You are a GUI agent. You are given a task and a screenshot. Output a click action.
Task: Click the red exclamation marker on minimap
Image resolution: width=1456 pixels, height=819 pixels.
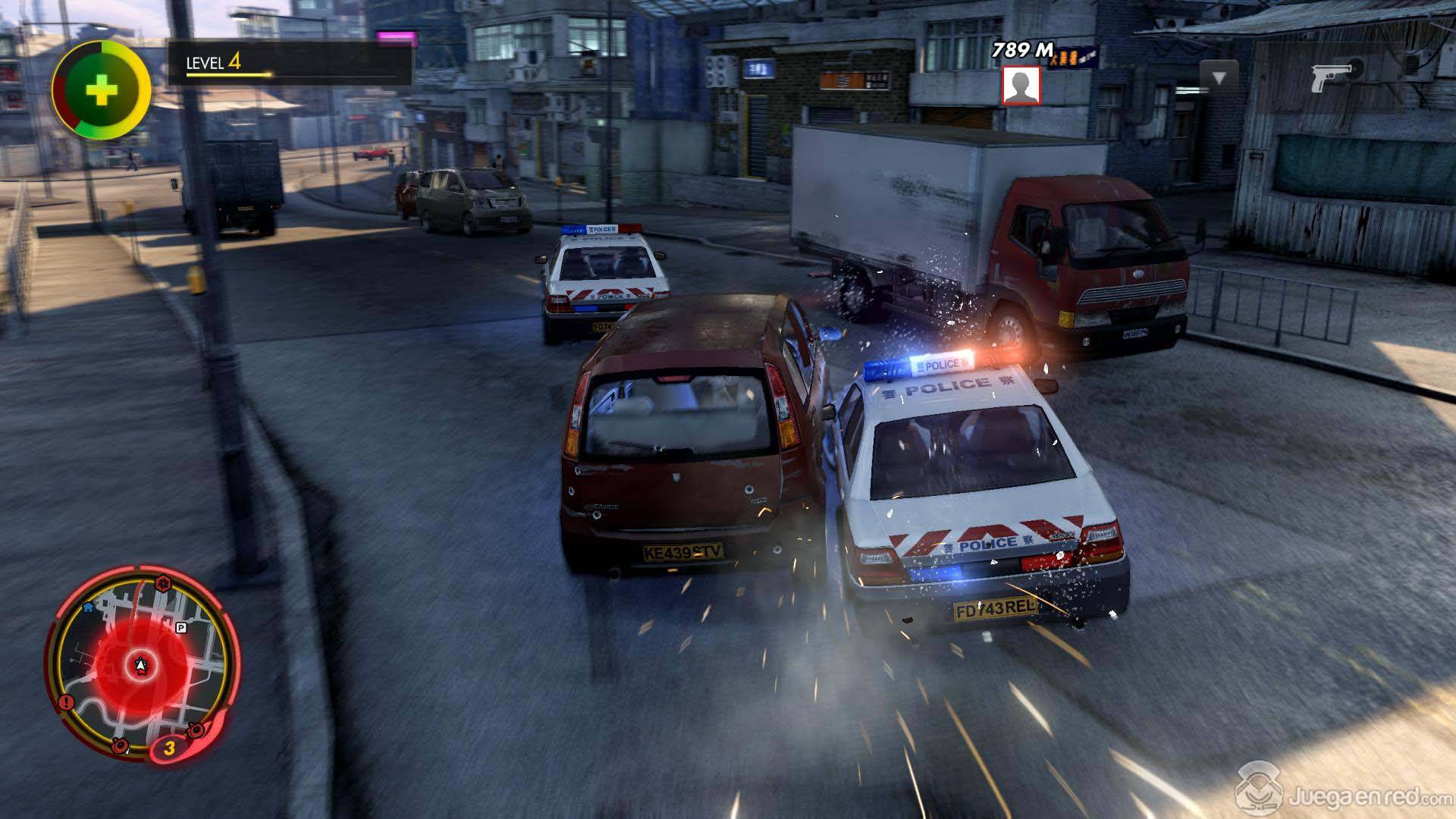point(66,702)
